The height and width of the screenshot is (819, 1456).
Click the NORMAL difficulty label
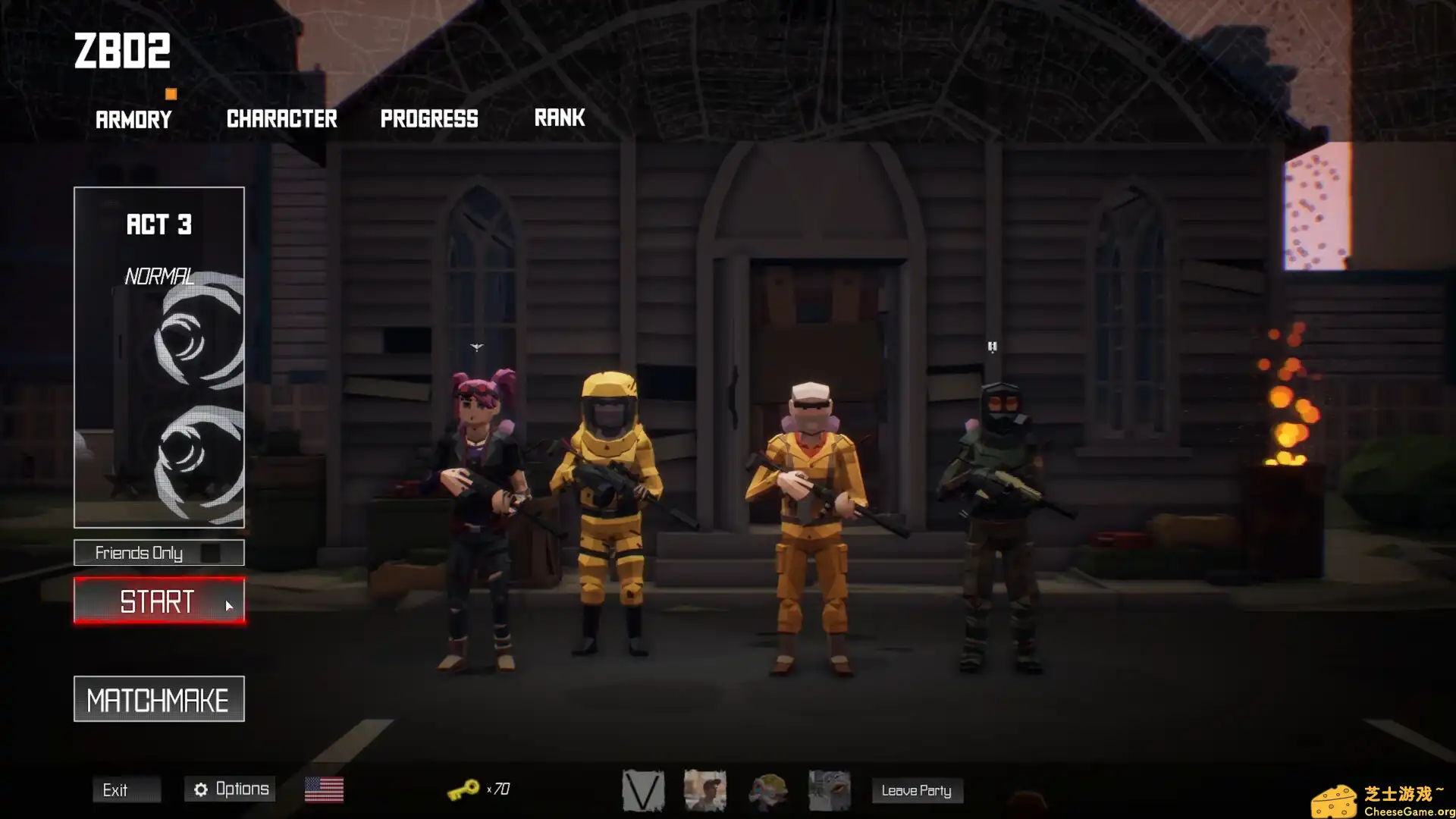click(x=159, y=276)
